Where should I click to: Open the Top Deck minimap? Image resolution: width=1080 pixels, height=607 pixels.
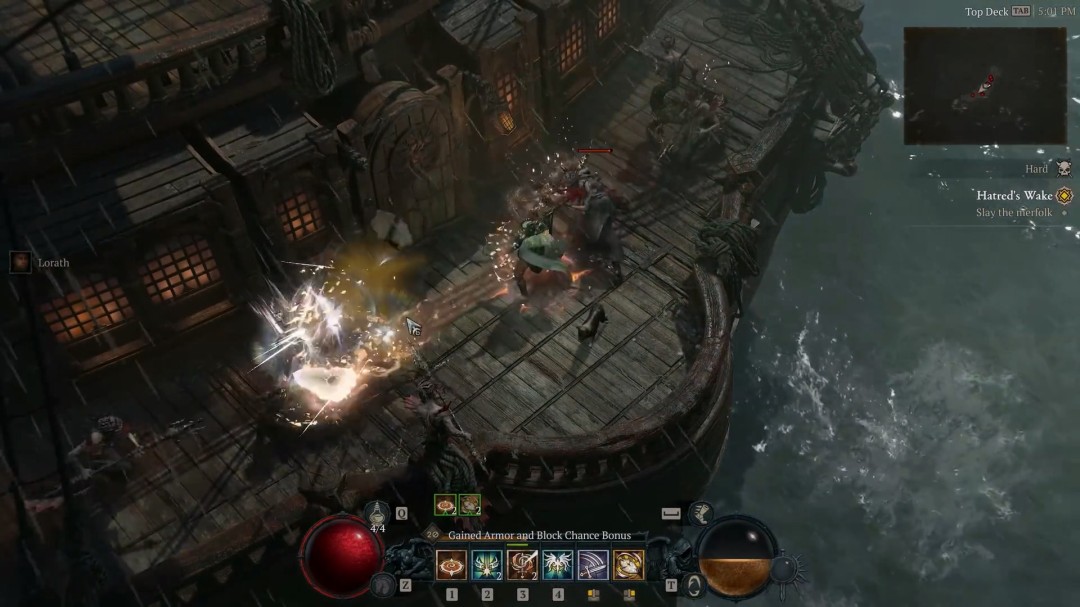(984, 86)
